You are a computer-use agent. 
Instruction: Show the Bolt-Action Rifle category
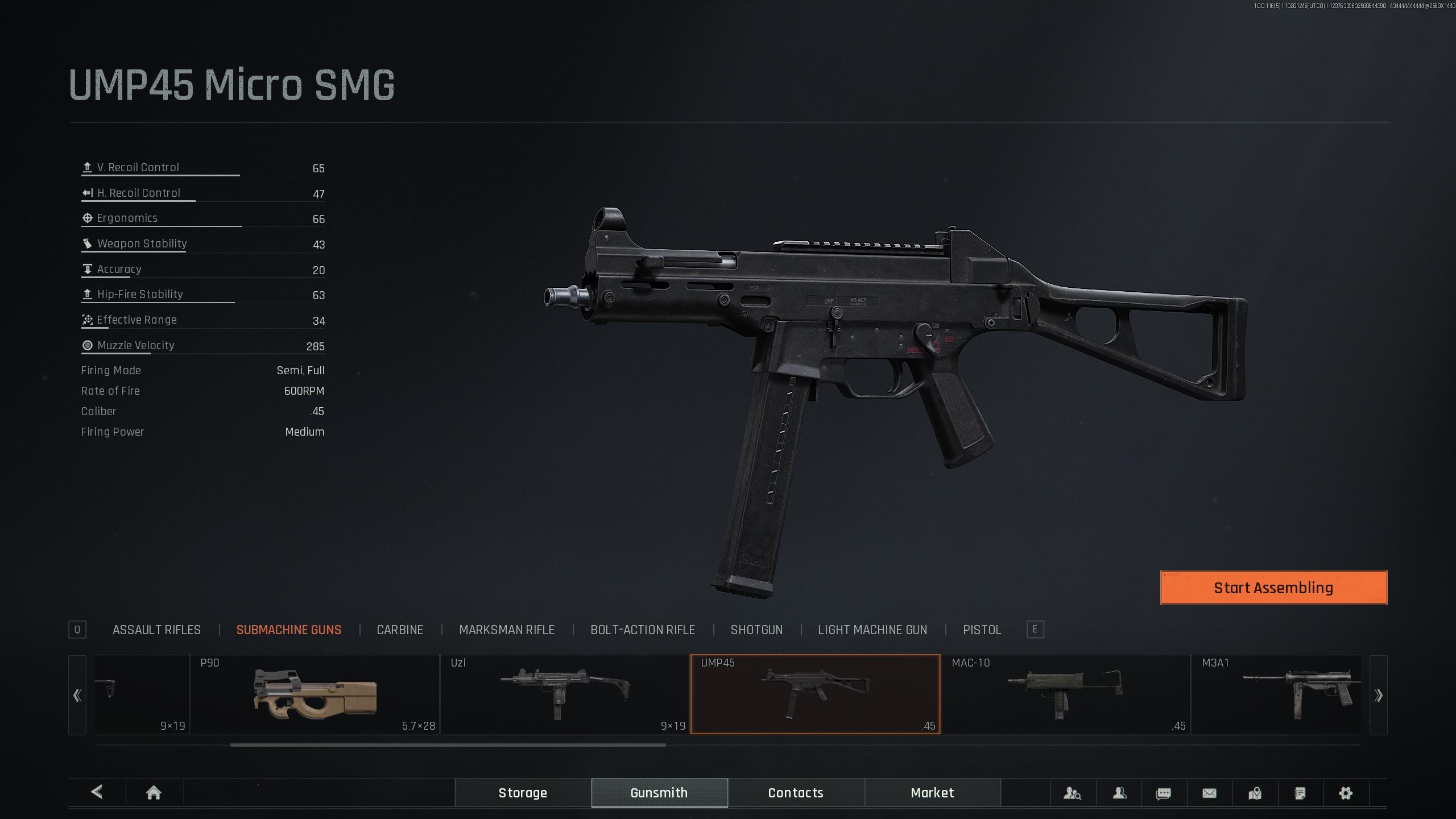pos(642,630)
